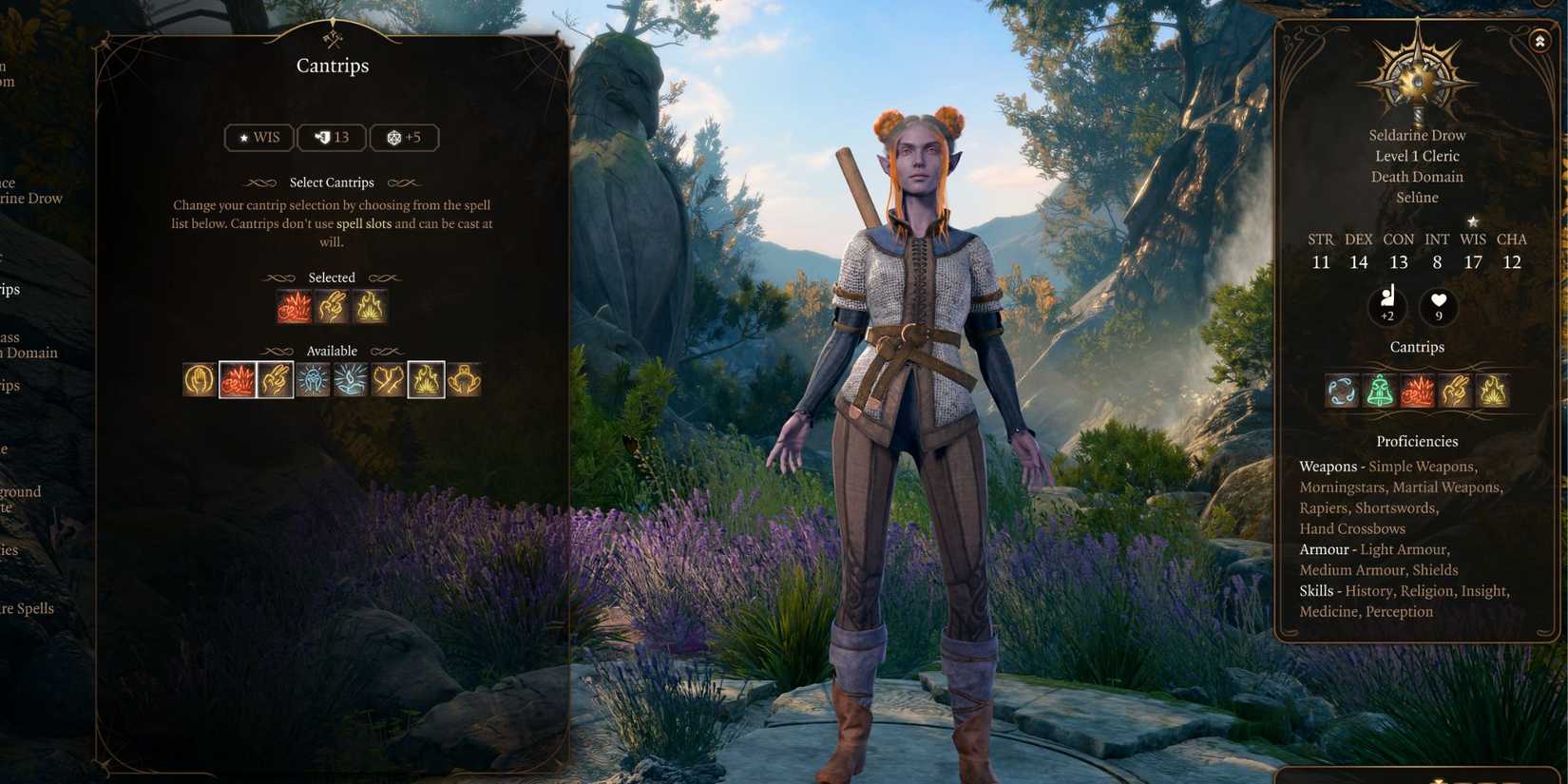
Task: Select the crossed-axes cantrip in Available row
Action: tap(387, 379)
